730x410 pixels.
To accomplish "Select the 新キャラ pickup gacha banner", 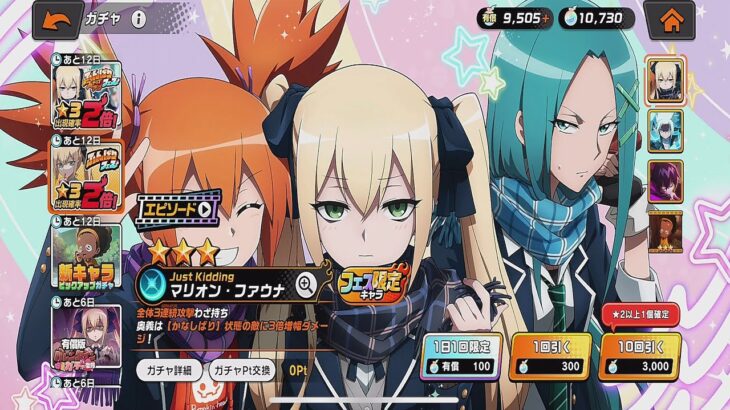I will [87, 254].
